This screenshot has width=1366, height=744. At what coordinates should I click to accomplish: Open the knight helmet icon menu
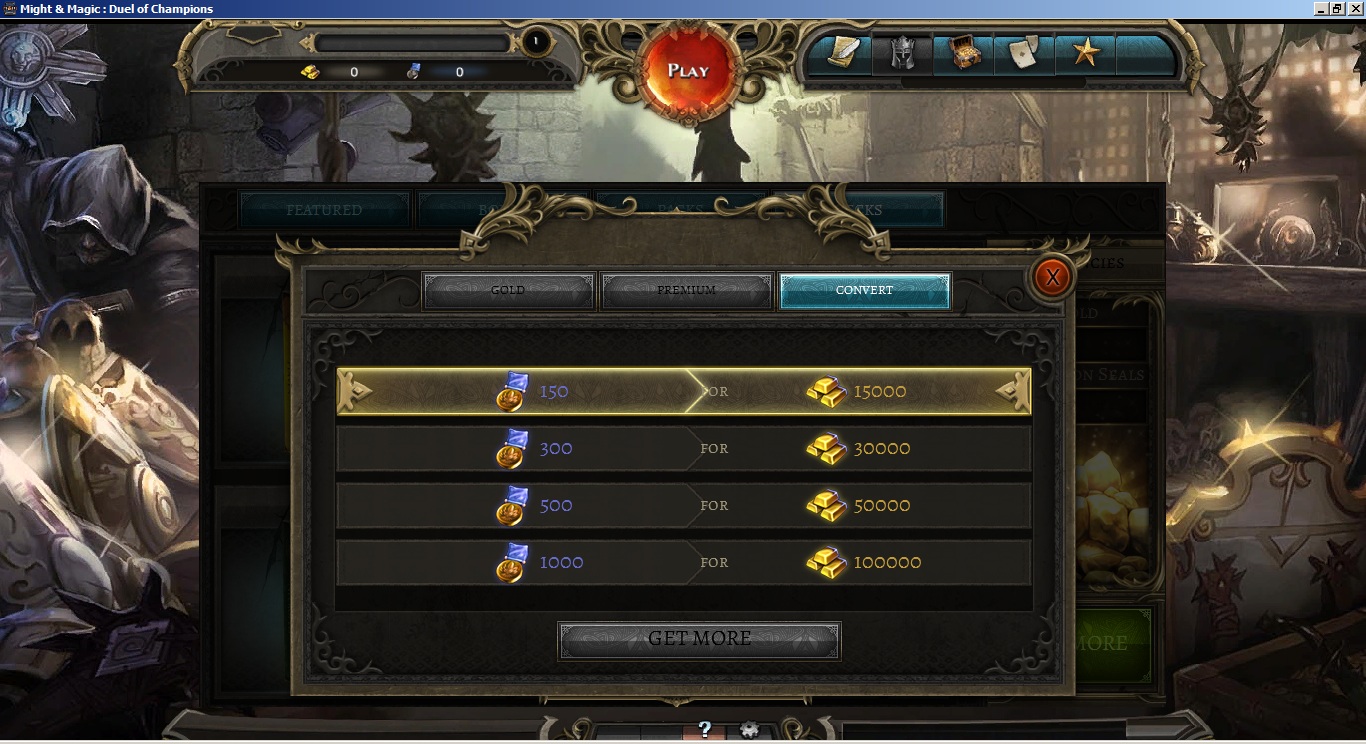tap(903, 54)
